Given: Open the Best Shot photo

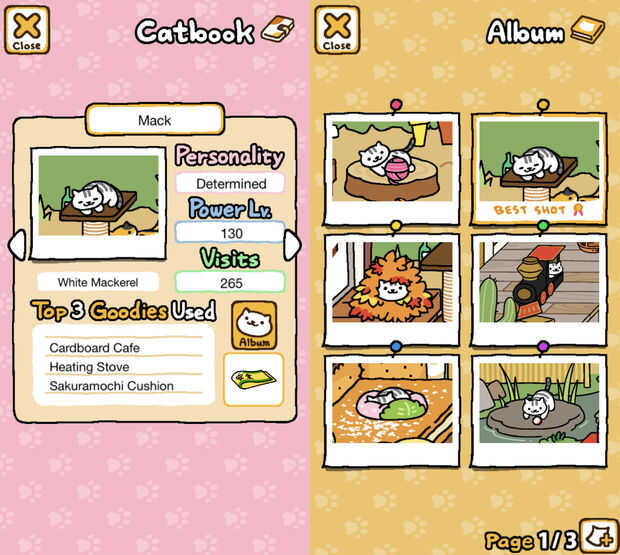Looking at the screenshot, I should point(540,168).
